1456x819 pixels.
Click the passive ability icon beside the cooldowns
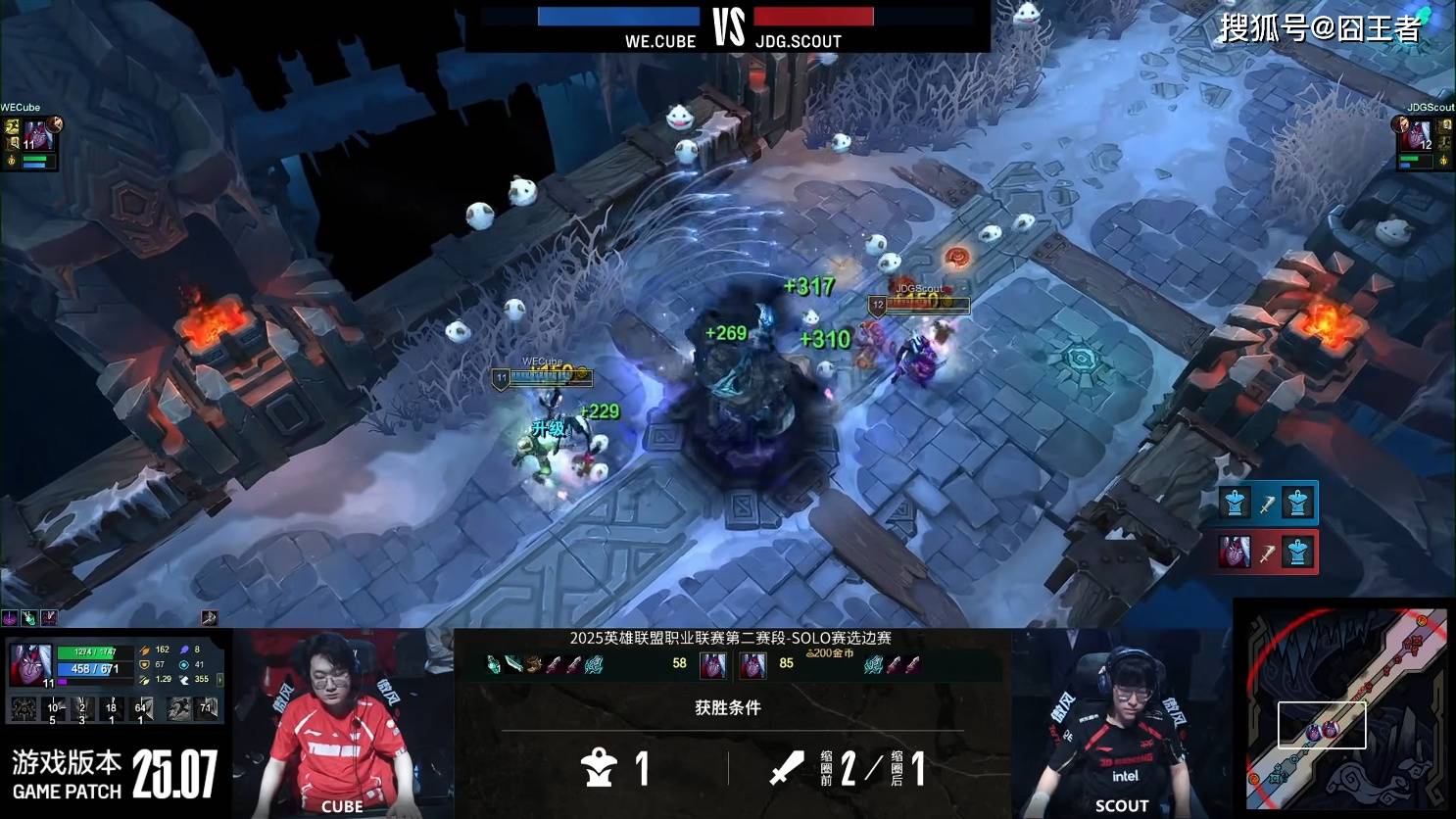tap(24, 708)
